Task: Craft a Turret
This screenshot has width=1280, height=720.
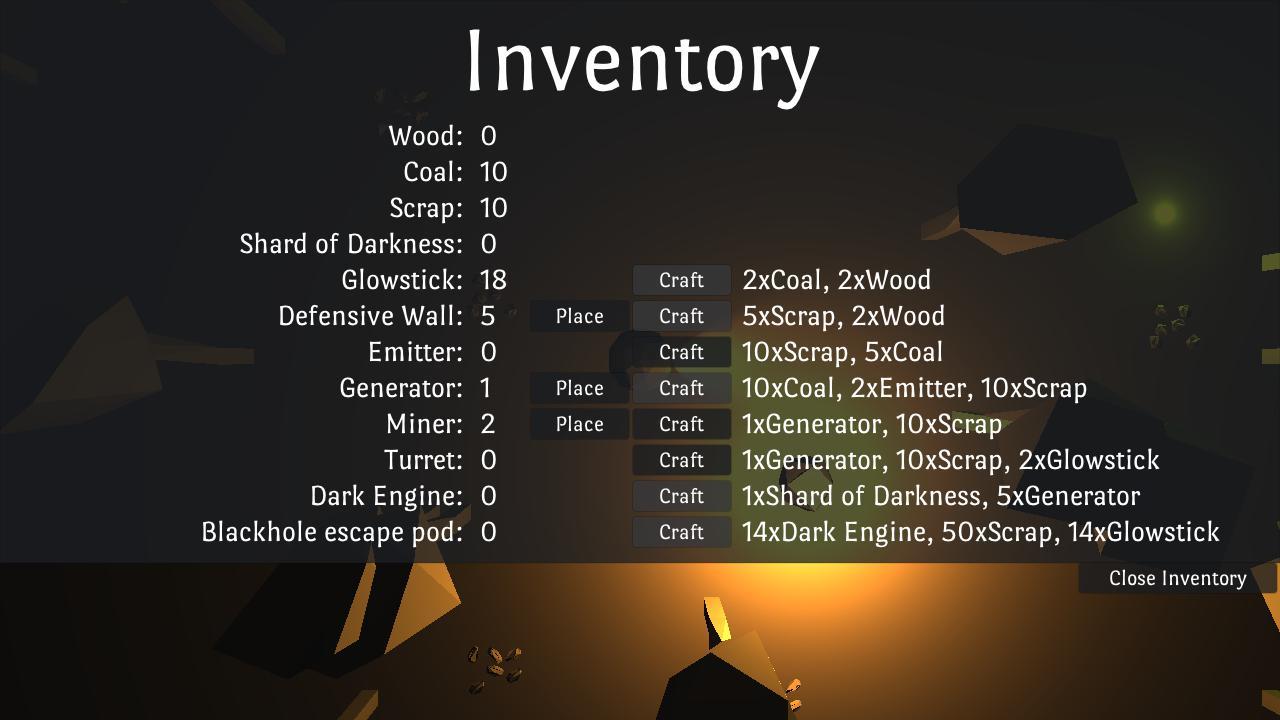Action: pos(681,460)
